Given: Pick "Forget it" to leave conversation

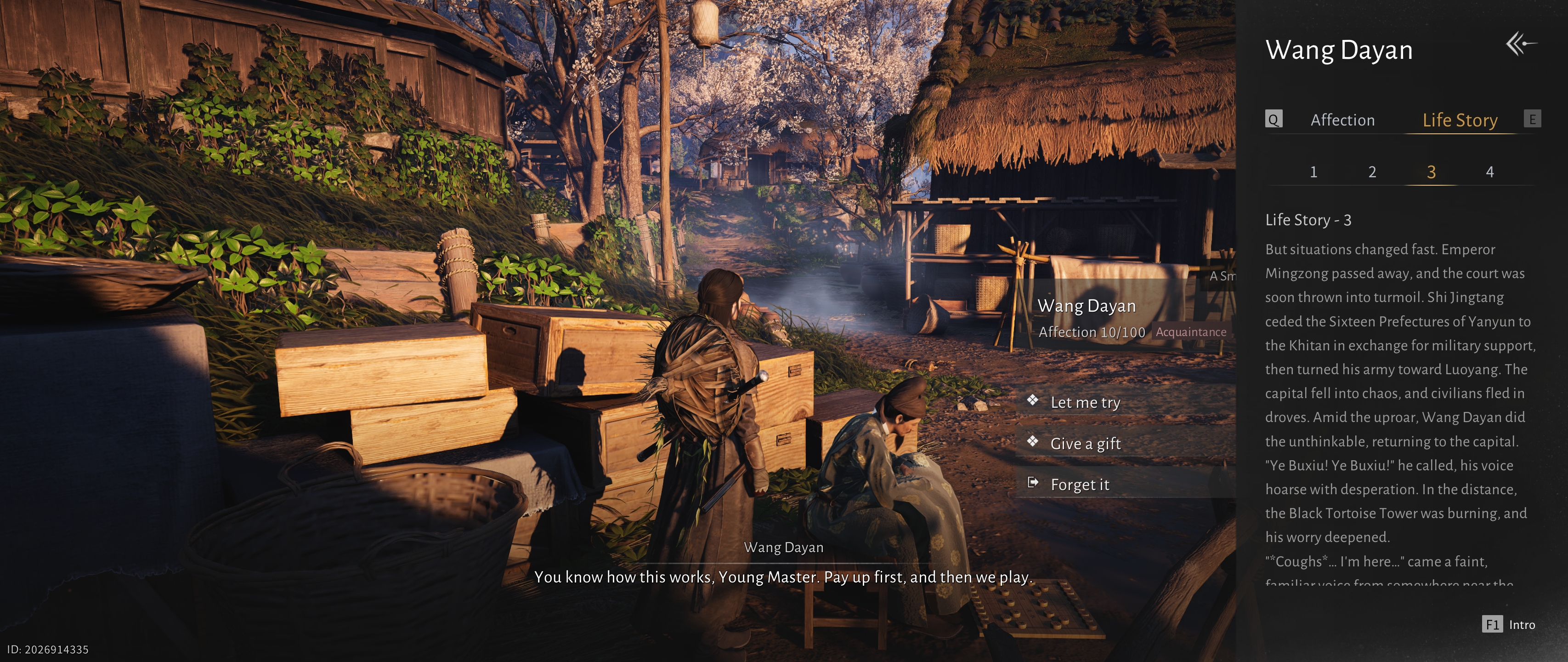Looking at the screenshot, I should coord(1079,485).
